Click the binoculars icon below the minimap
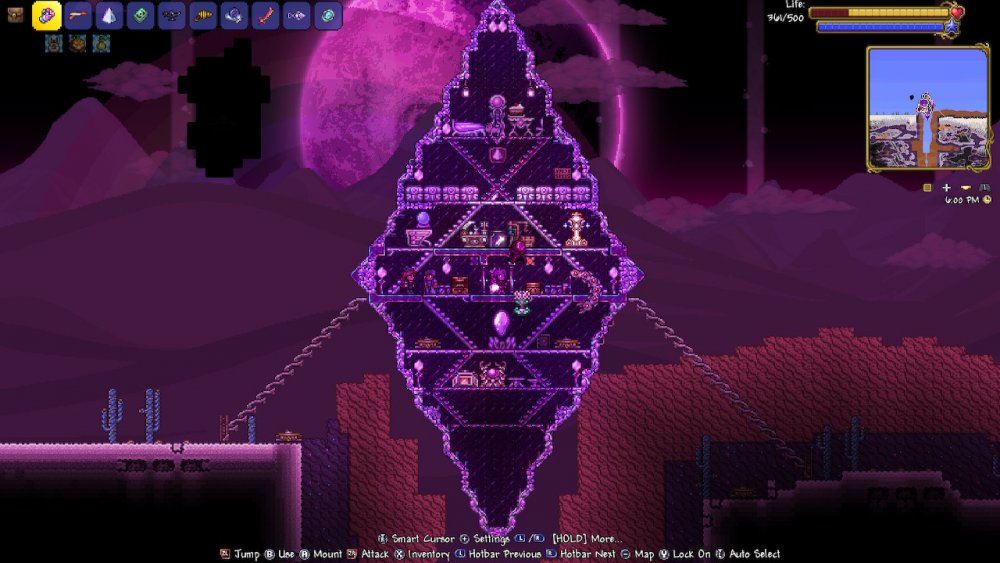Image resolution: width=1000 pixels, height=563 pixels. pos(984,187)
